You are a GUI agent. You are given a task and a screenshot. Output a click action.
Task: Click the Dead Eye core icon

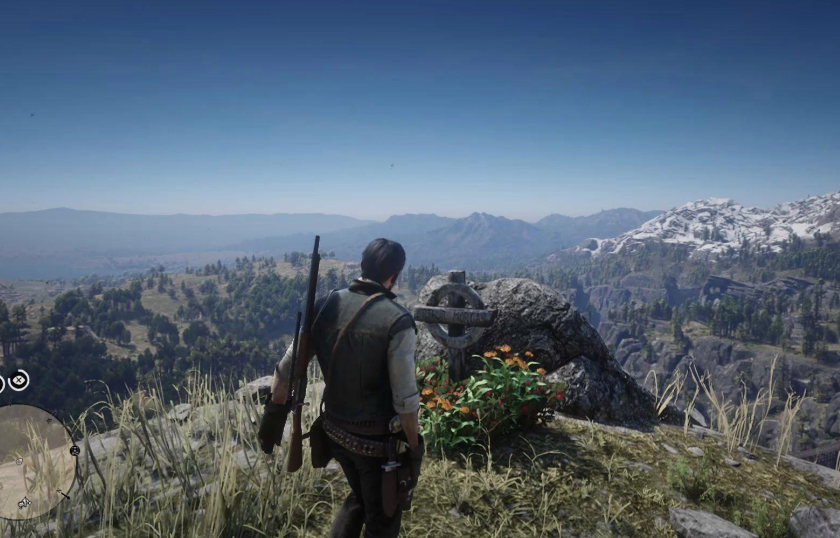[19, 380]
